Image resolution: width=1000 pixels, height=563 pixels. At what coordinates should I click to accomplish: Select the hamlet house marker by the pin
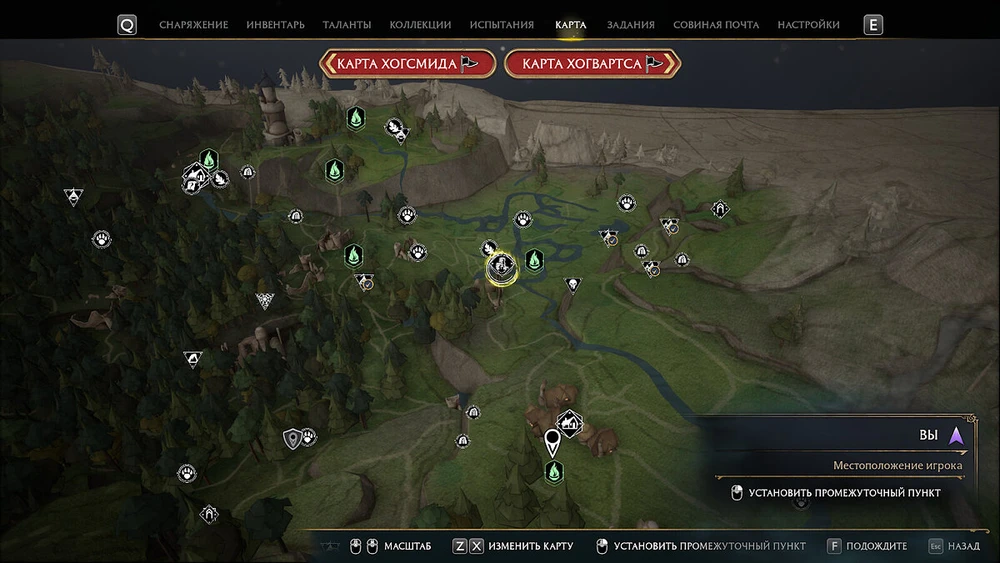pos(570,423)
